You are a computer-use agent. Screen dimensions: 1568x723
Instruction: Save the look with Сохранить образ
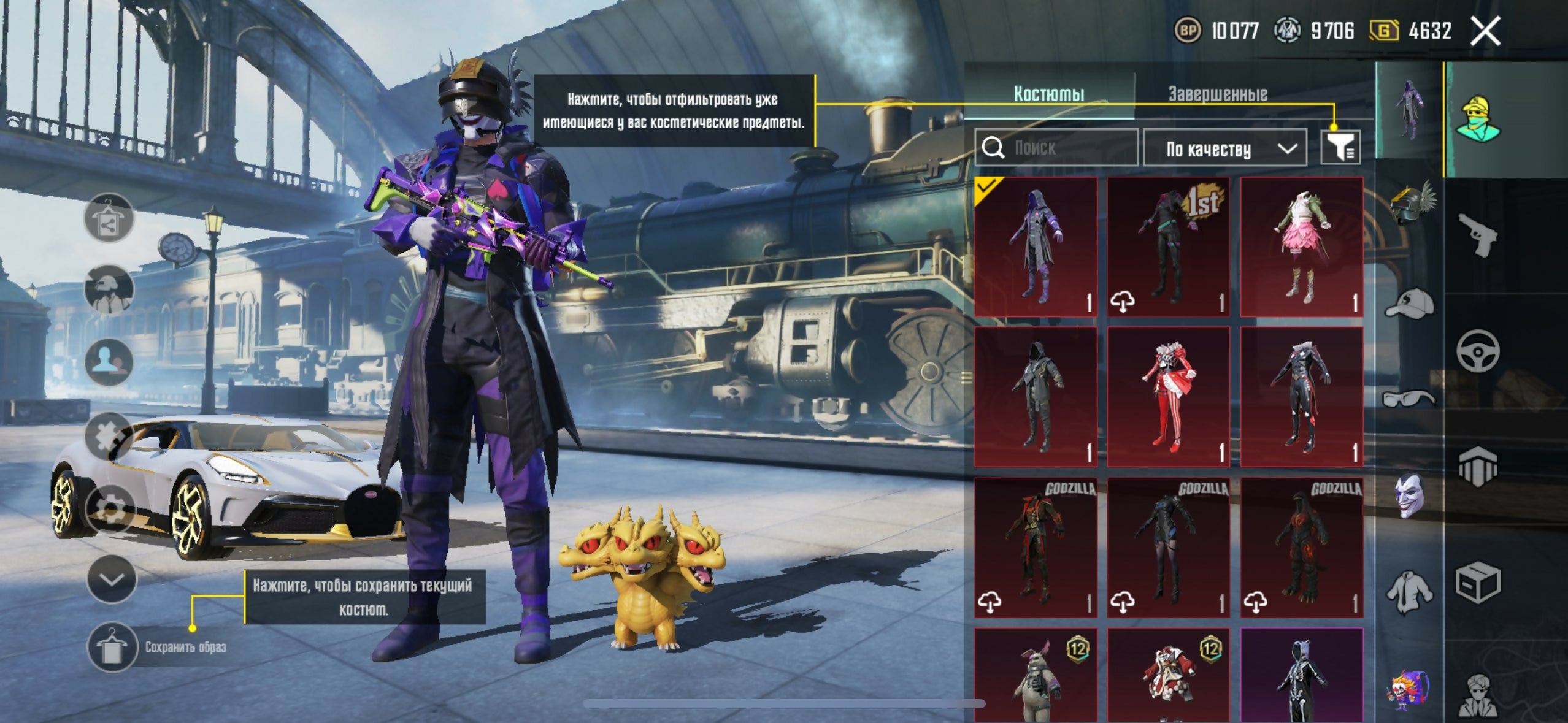click(112, 647)
